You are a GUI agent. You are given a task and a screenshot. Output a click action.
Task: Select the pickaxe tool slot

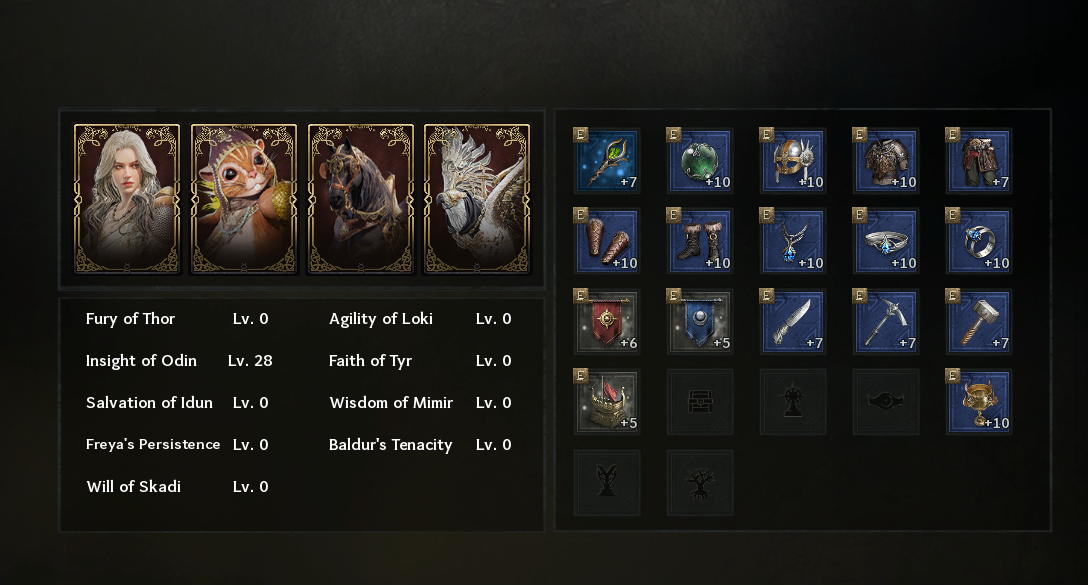click(886, 322)
